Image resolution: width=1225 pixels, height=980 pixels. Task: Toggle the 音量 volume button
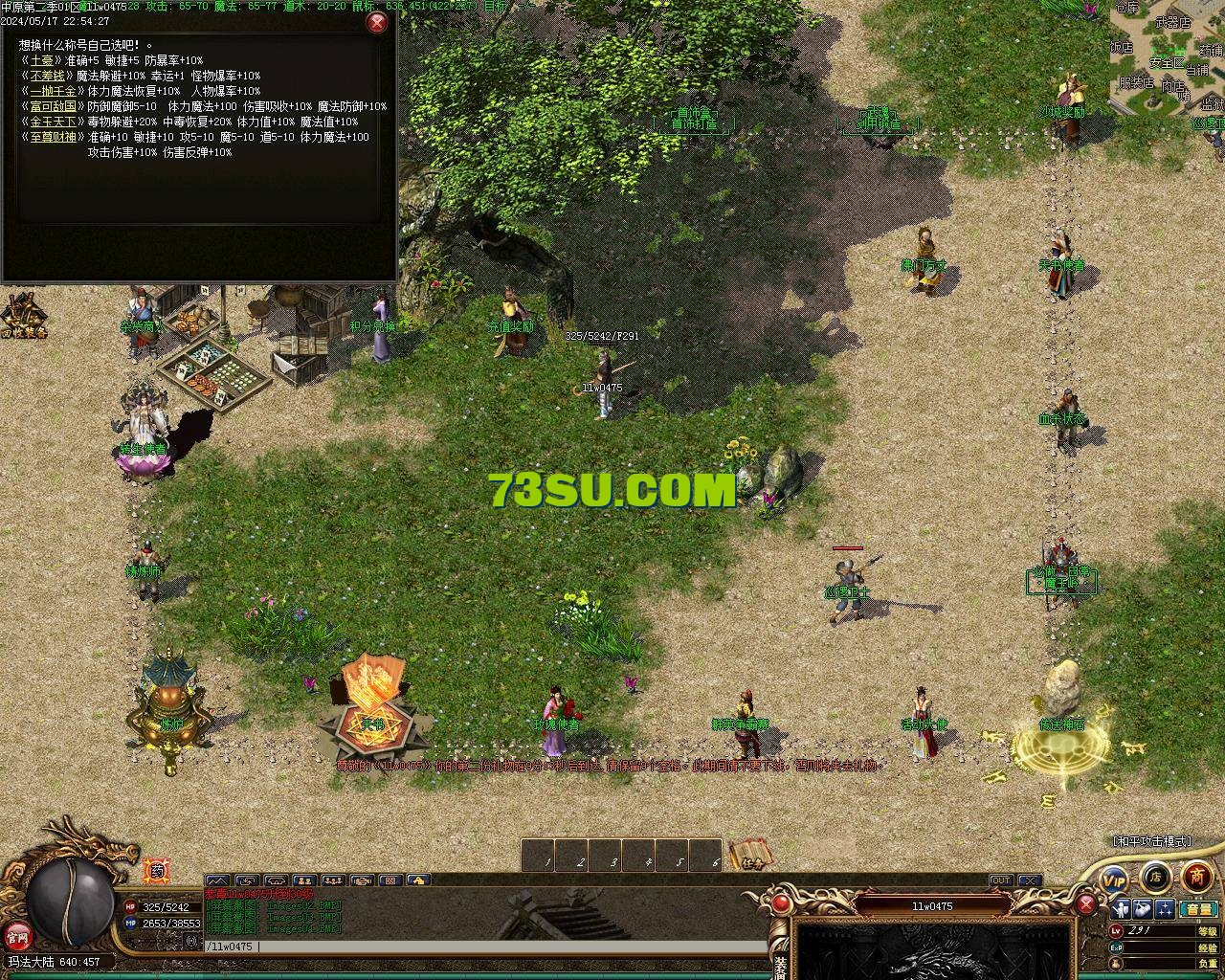1197,909
